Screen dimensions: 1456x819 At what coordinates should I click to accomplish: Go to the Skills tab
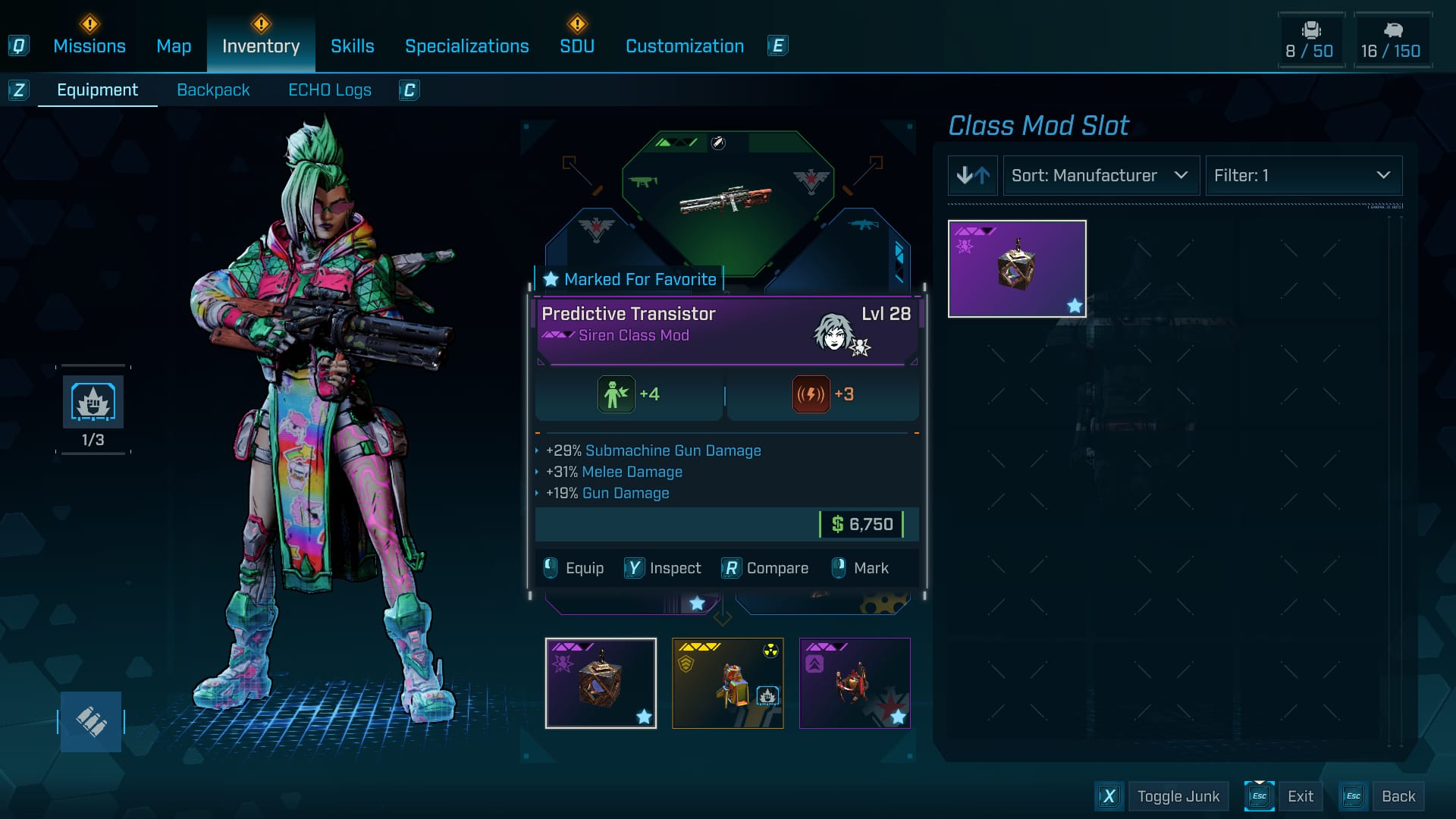pyautogui.click(x=352, y=46)
